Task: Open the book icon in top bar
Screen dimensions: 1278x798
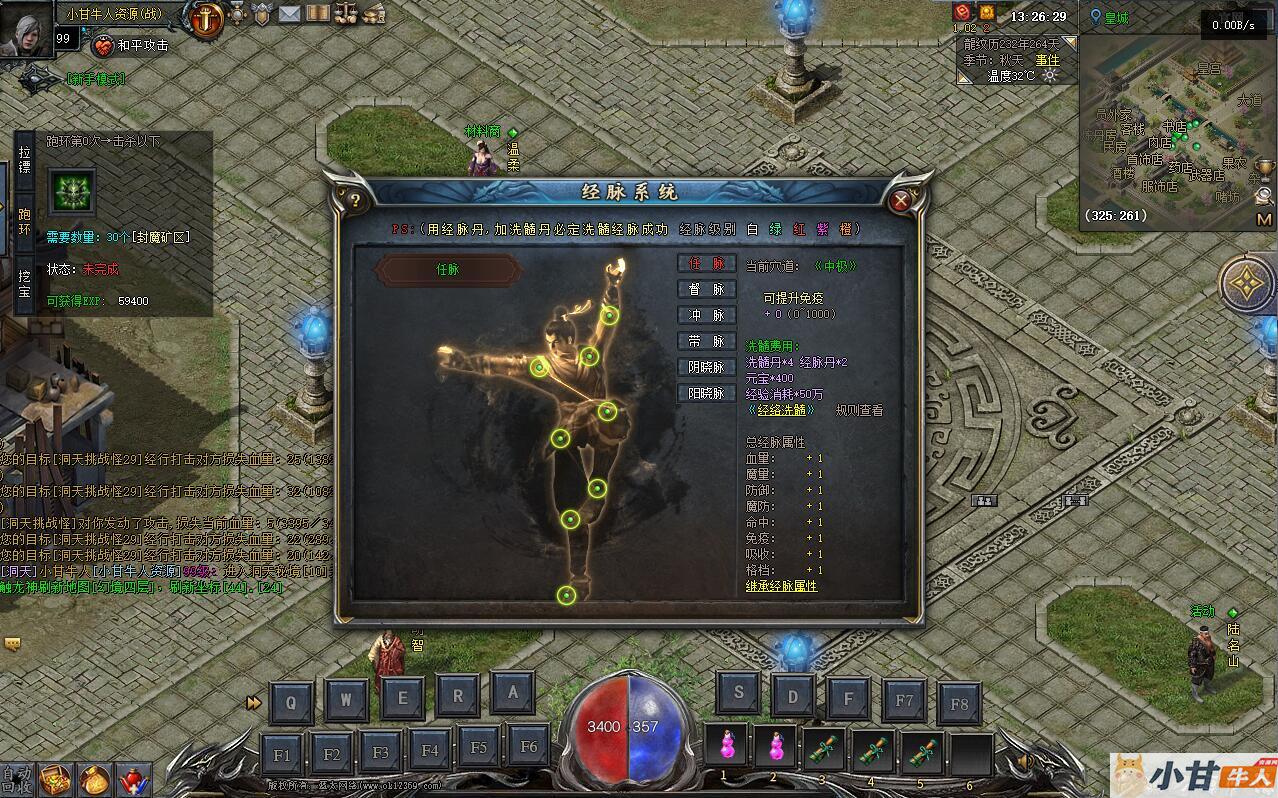Action: (x=318, y=14)
